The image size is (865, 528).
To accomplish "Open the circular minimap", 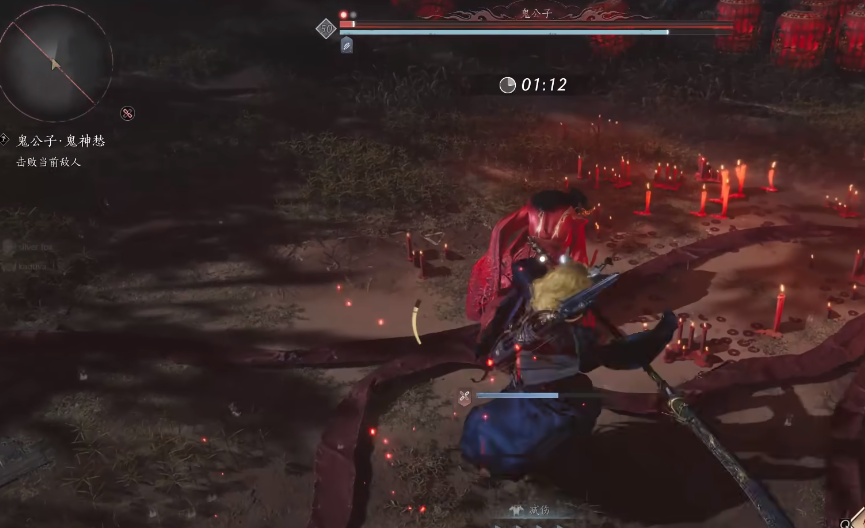I will coord(55,61).
